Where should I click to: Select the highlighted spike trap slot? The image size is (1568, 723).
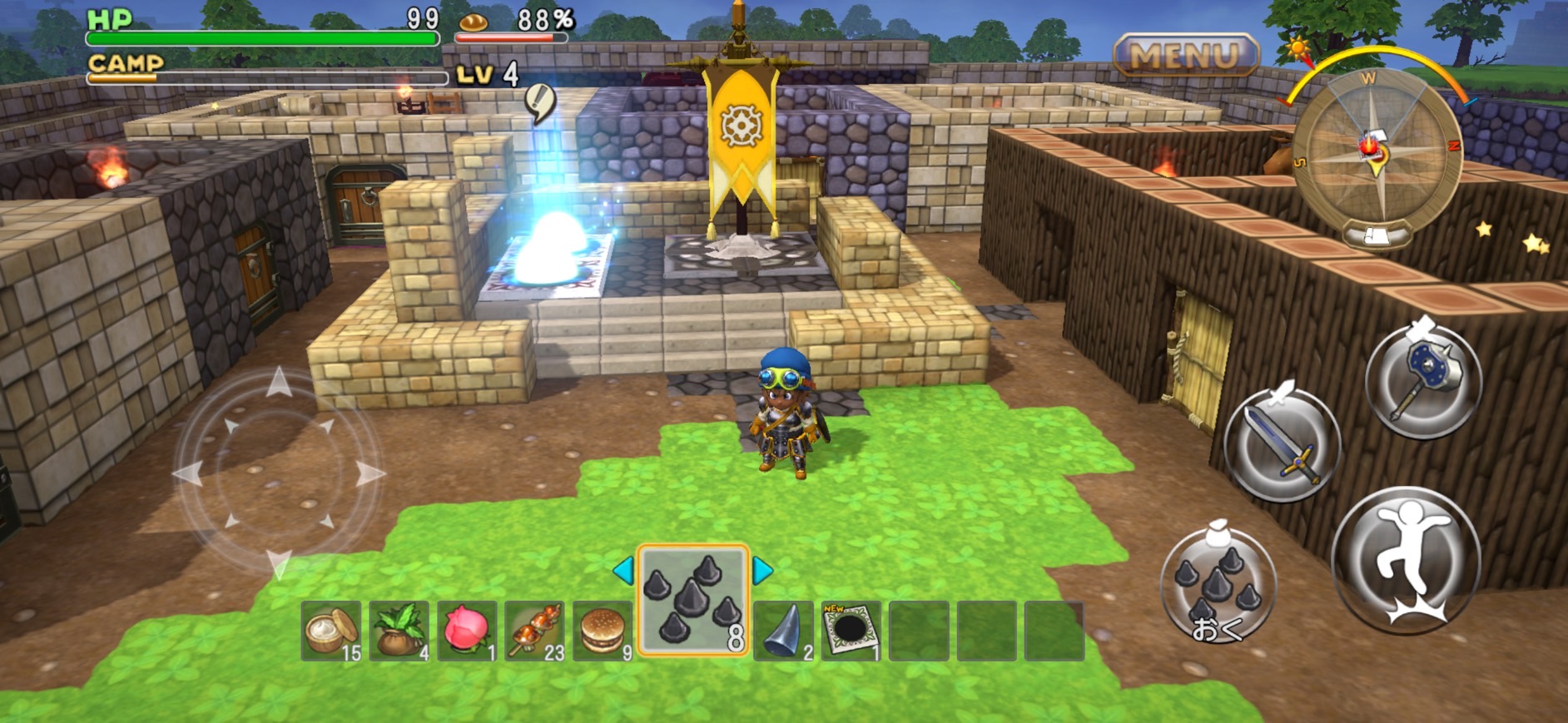click(692, 601)
